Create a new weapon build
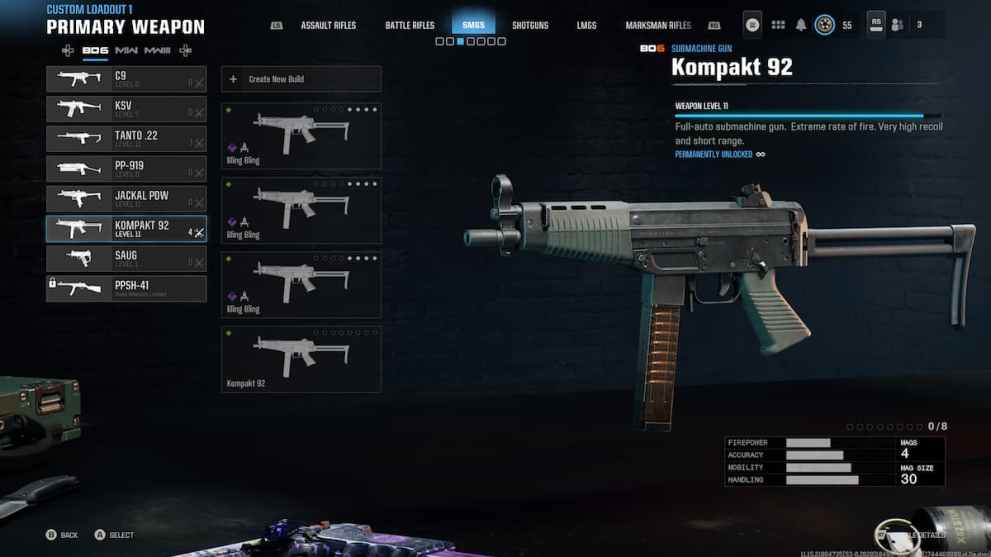The image size is (991, 557). 300,79
